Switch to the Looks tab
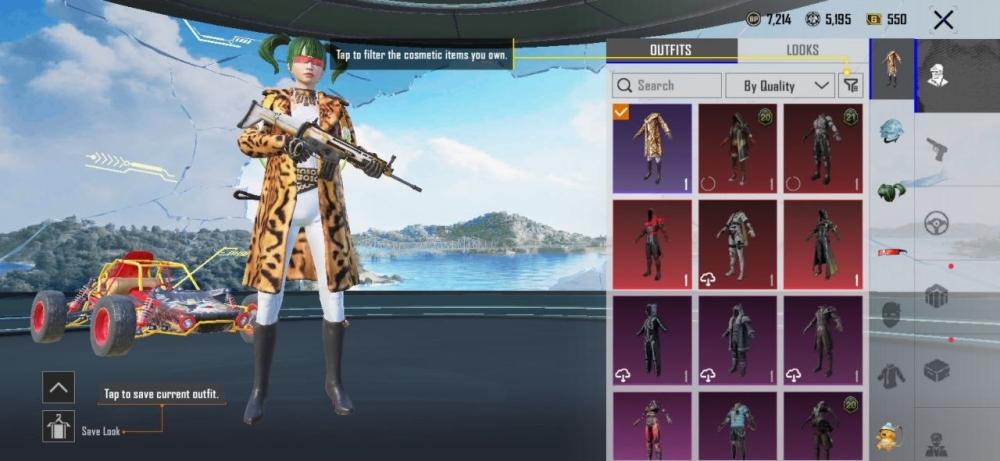The height and width of the screenshot is (461, 1000). 802,50
